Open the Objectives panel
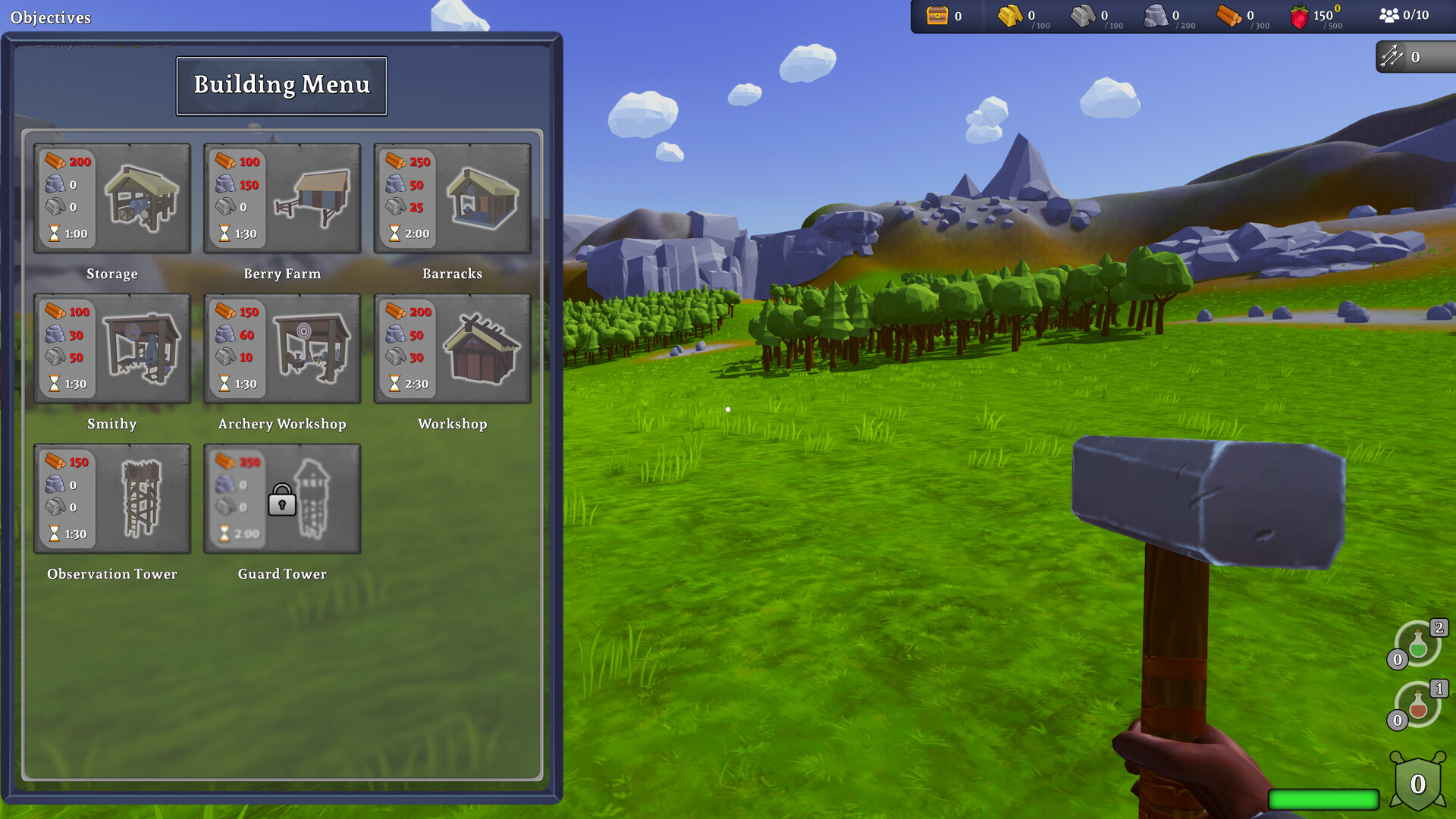1456x819 pixels. click(x=51, y=17)
